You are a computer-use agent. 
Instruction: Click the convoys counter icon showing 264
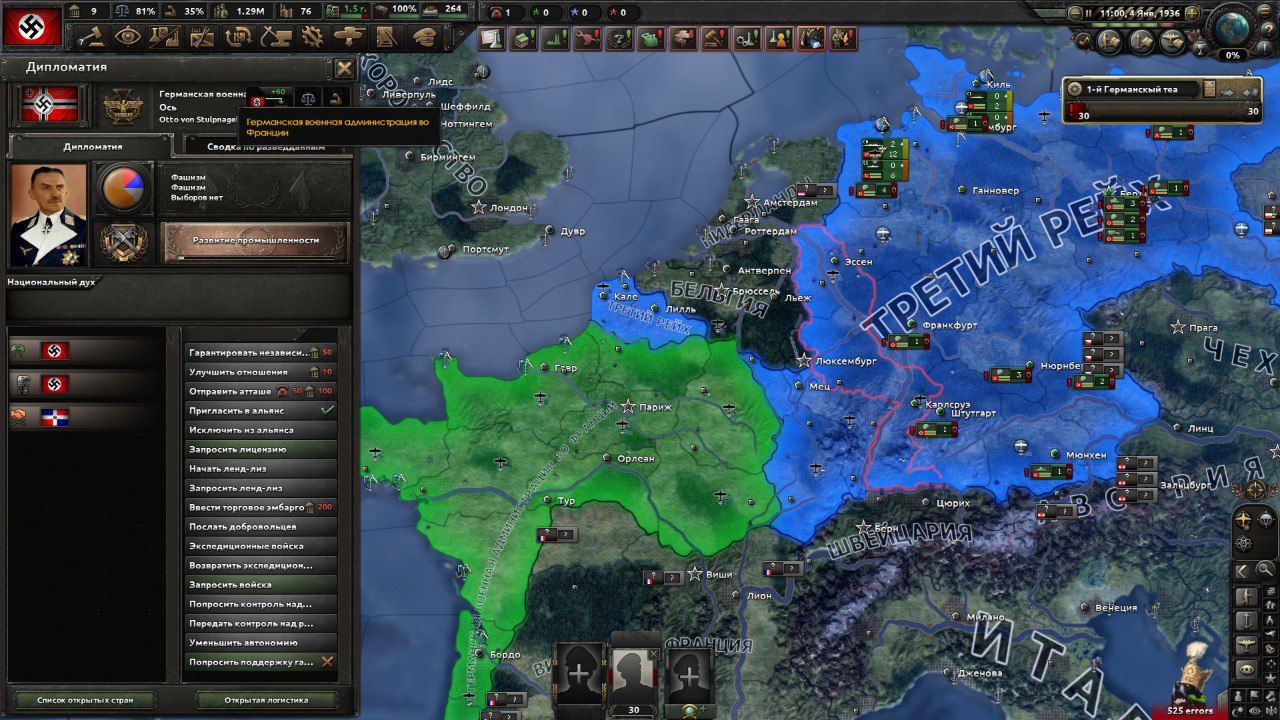tap(432, 10)
